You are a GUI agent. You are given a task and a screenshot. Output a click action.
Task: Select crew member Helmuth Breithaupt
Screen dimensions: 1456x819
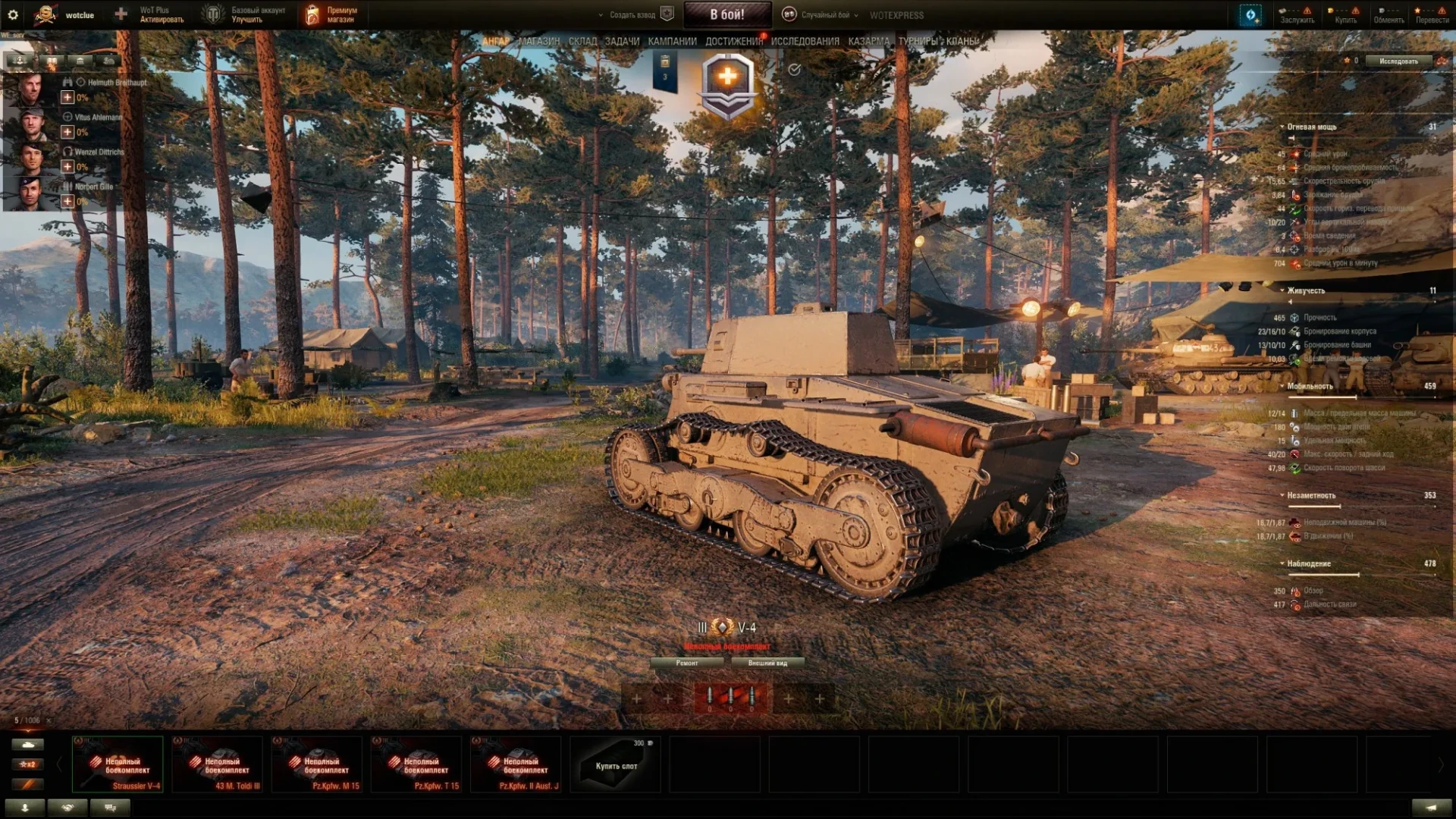(30, 89)
